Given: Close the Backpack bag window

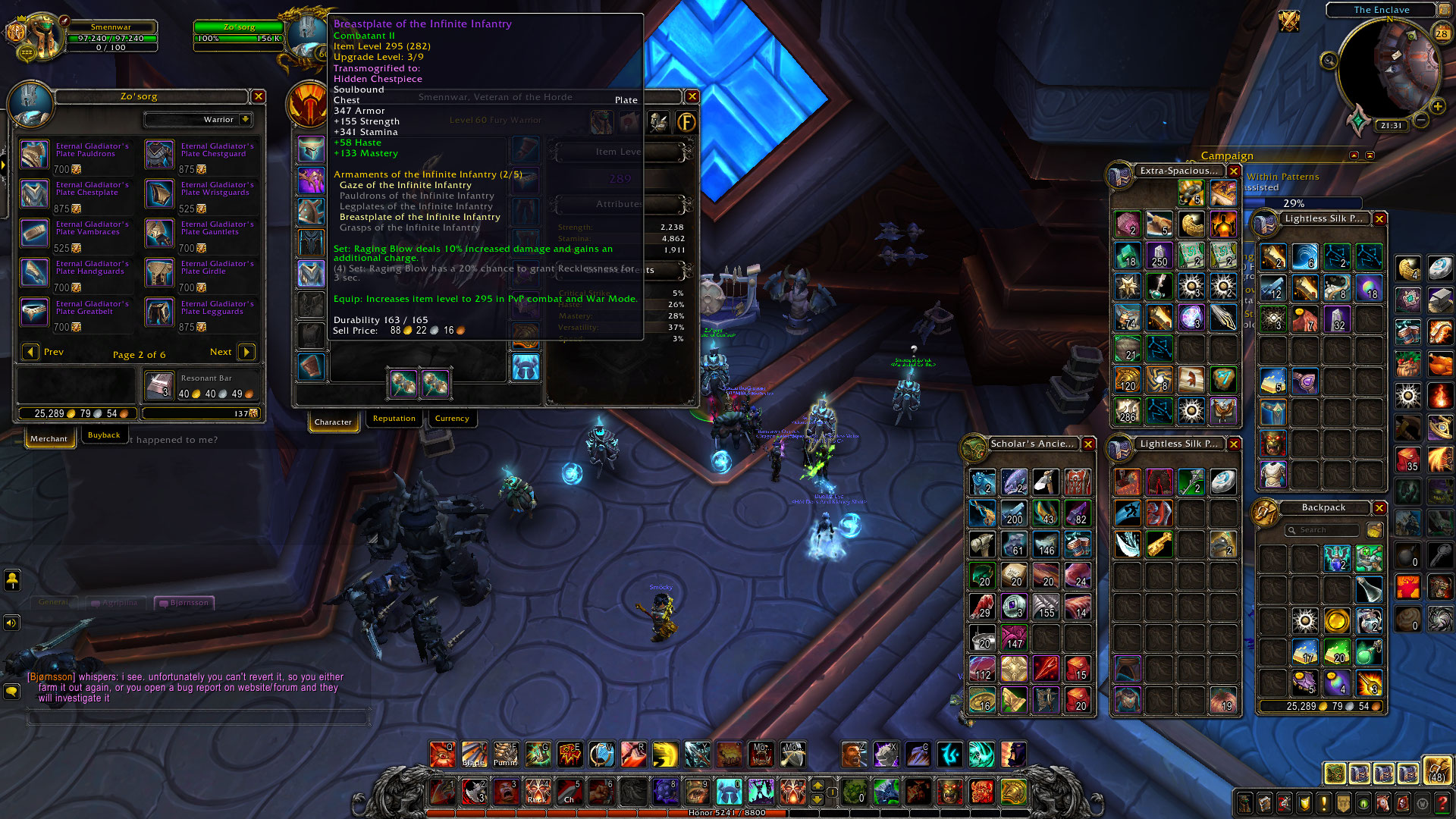Looking at the screenshot, I should (x=1379, y=508).
